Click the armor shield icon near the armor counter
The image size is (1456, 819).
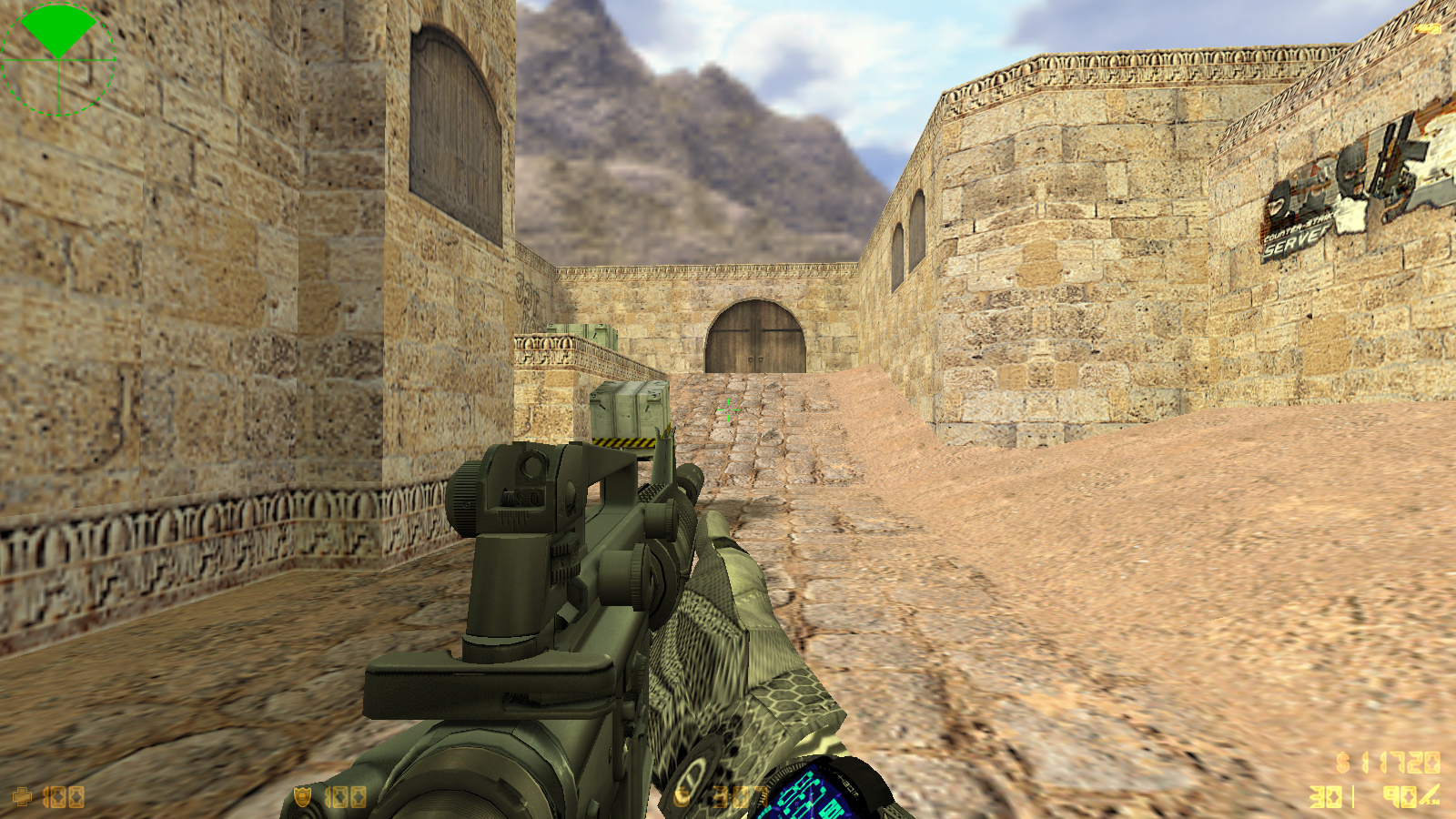click(300, 794)
